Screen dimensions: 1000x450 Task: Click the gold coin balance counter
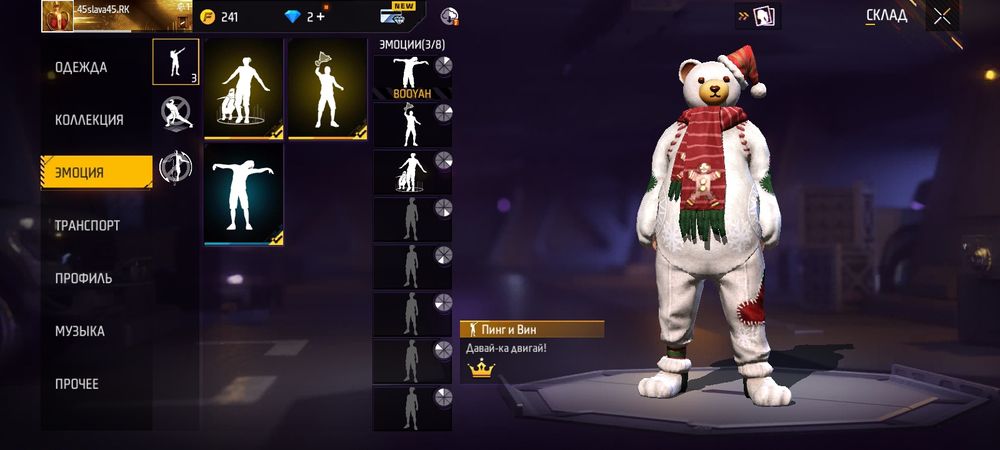220,17
